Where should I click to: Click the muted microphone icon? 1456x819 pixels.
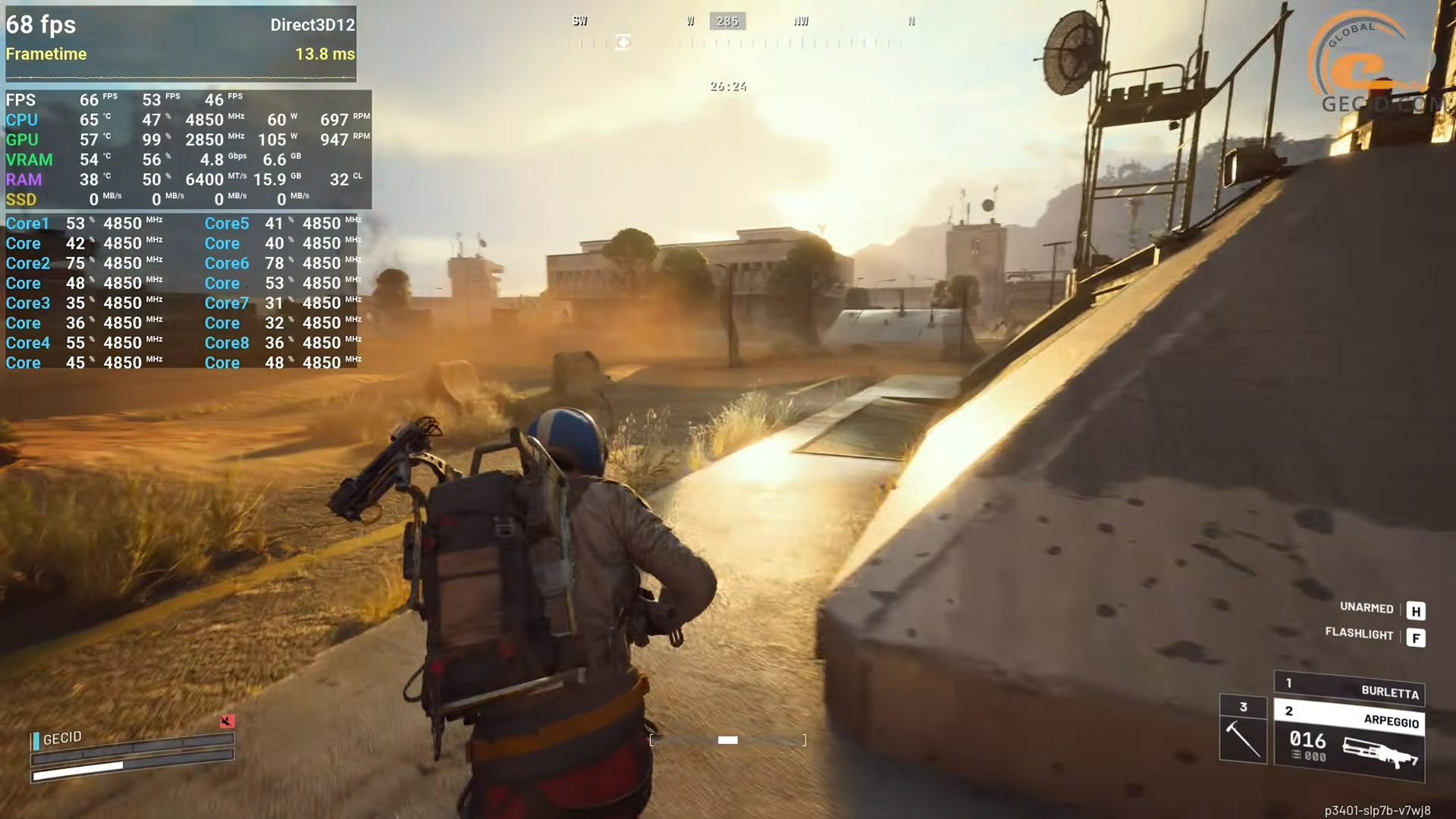[227, 721]
